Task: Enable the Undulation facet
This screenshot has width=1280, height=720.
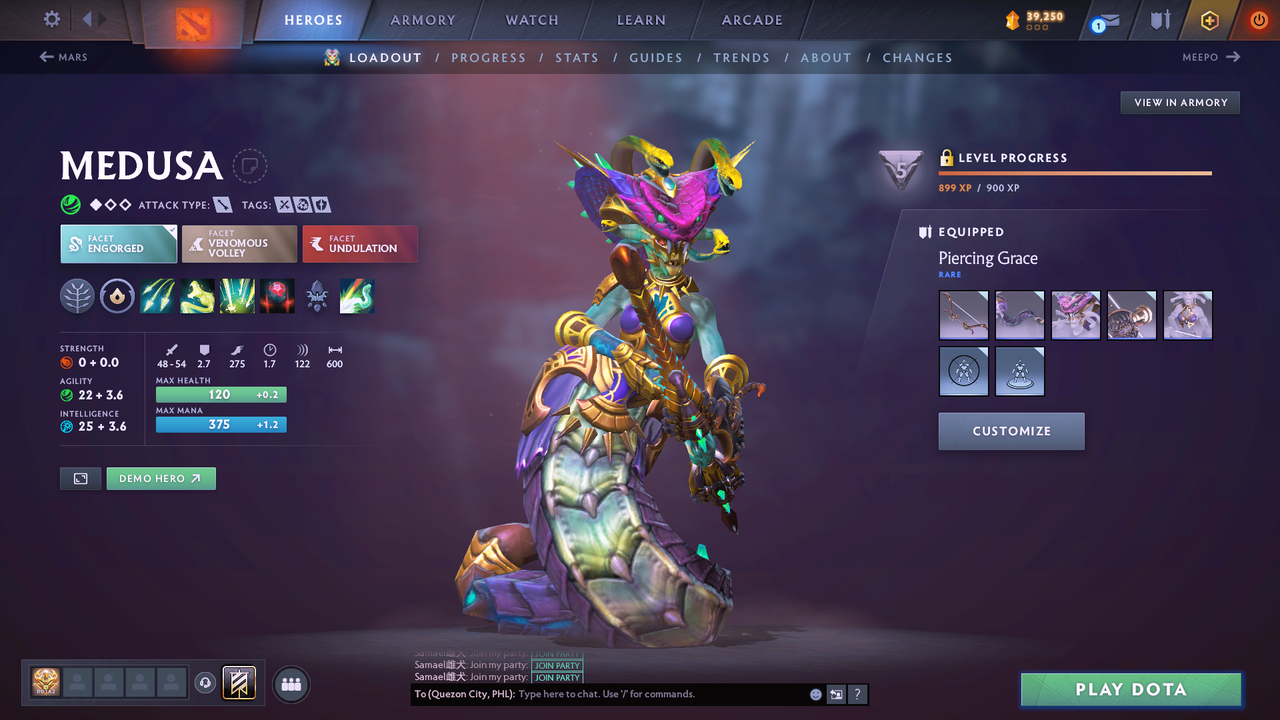Action: coord(360,243)
